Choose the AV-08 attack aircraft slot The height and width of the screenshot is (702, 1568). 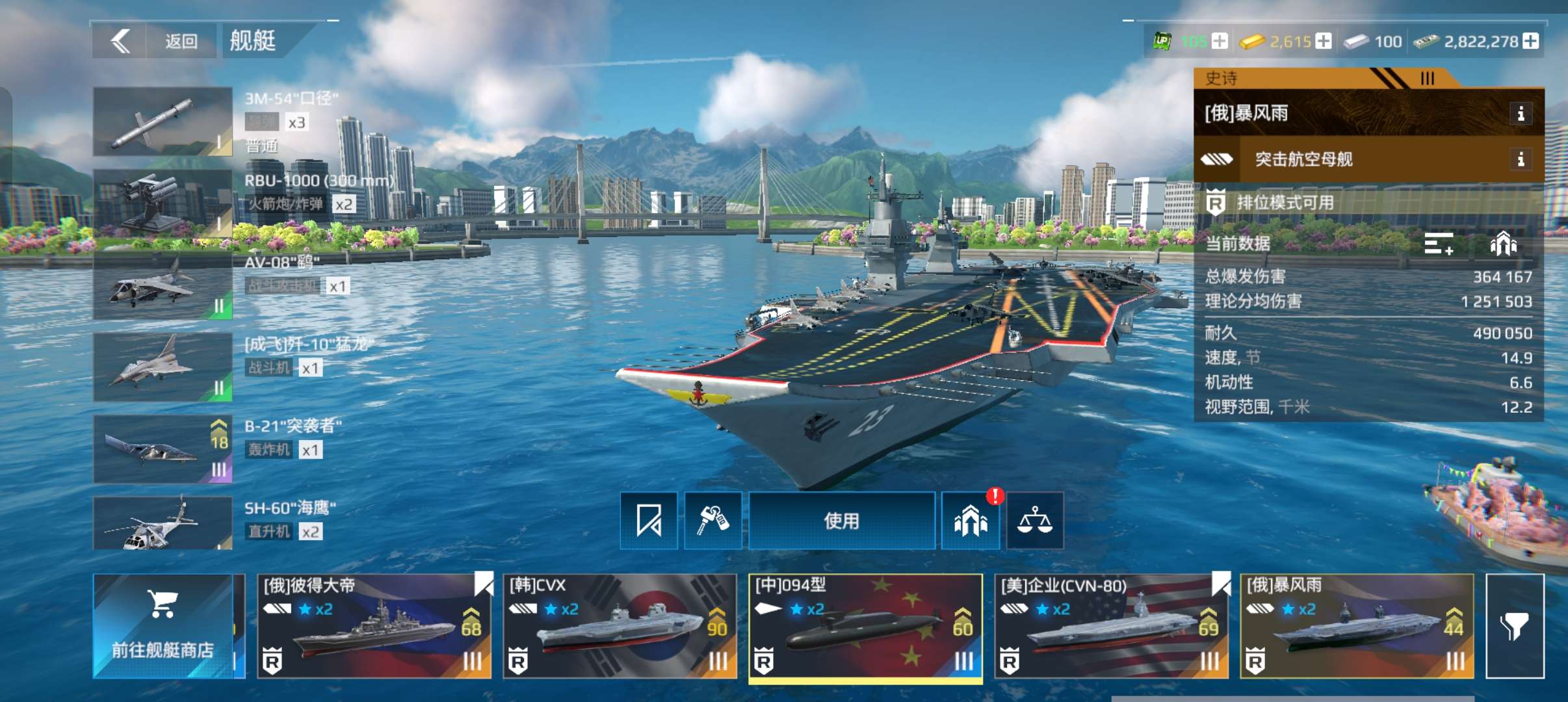click(163, 286)
